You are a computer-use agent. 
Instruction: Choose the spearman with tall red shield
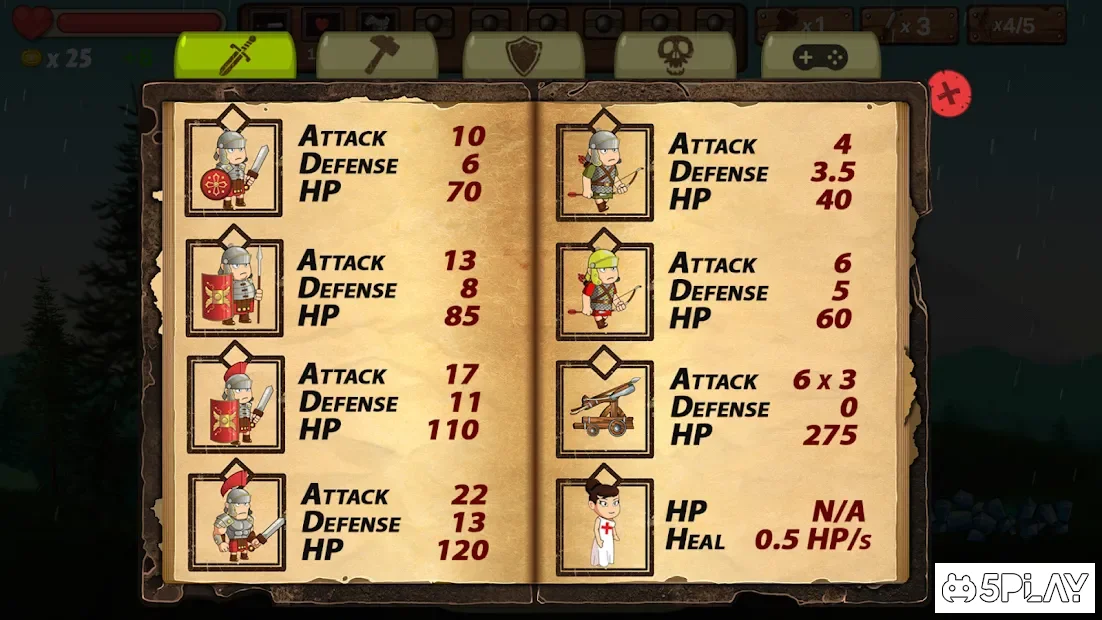pos(235,288)
